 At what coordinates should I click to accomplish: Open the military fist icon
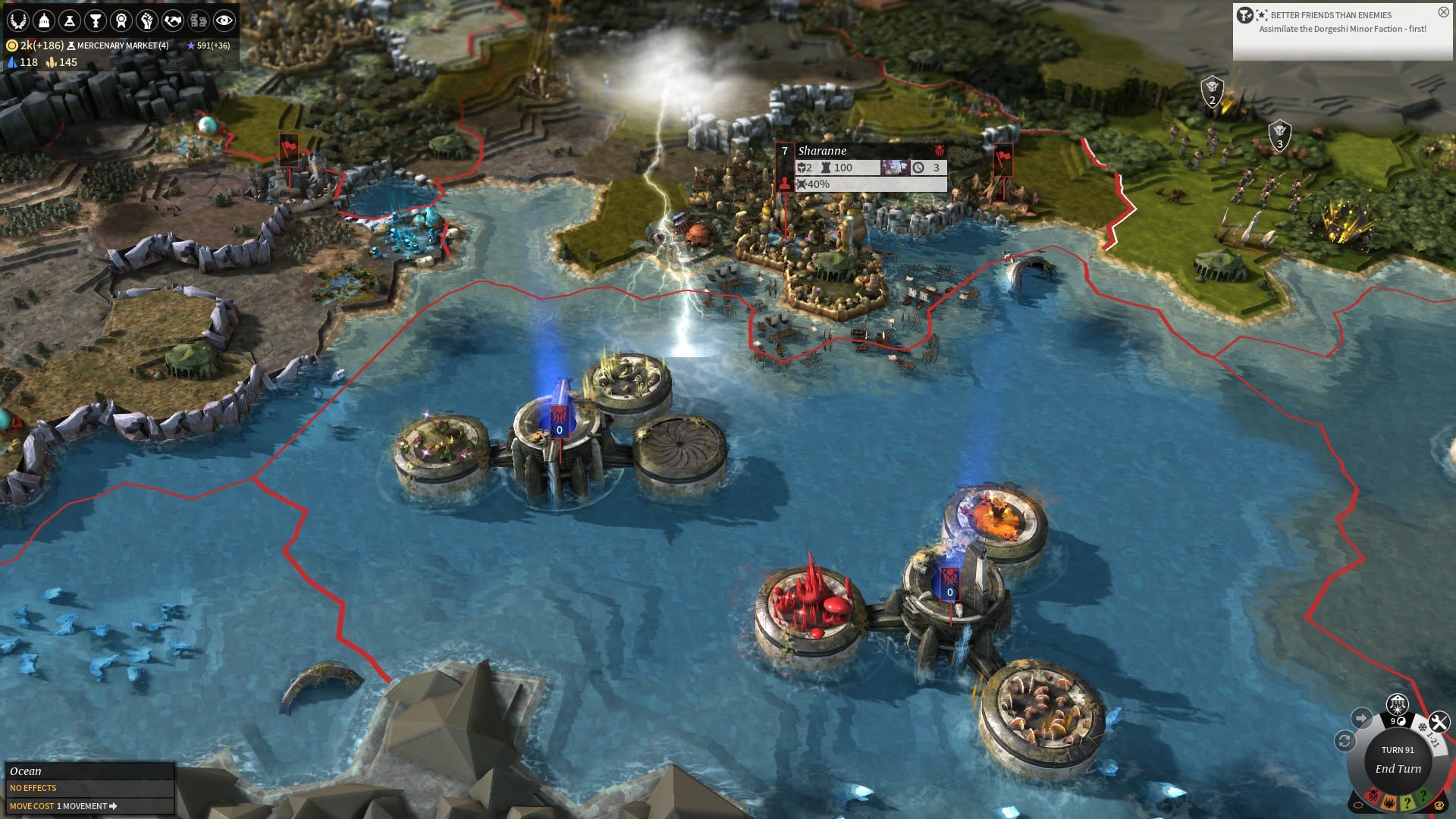[146, 19]
